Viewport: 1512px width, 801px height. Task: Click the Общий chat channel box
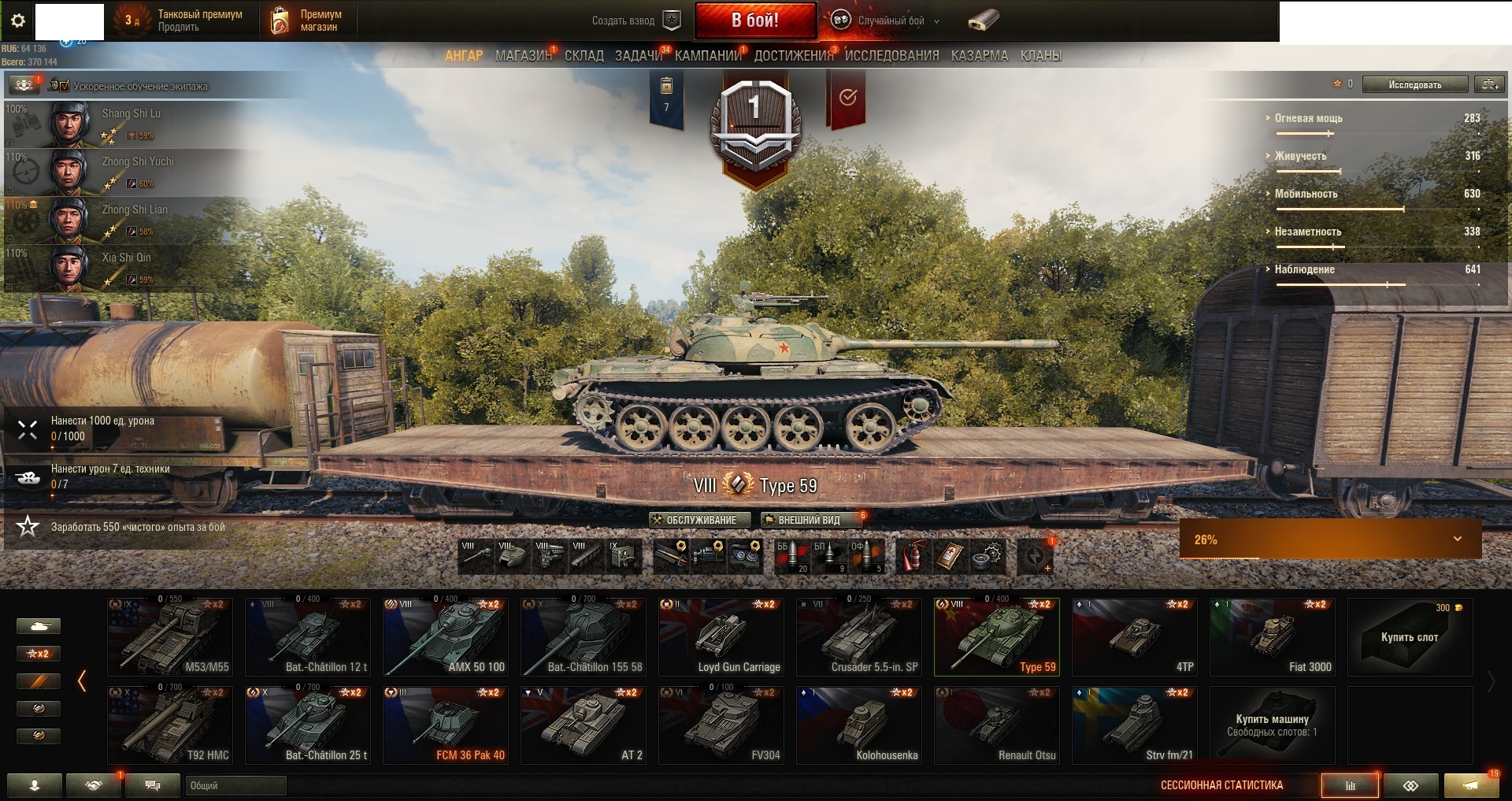(x=236, y=785)
